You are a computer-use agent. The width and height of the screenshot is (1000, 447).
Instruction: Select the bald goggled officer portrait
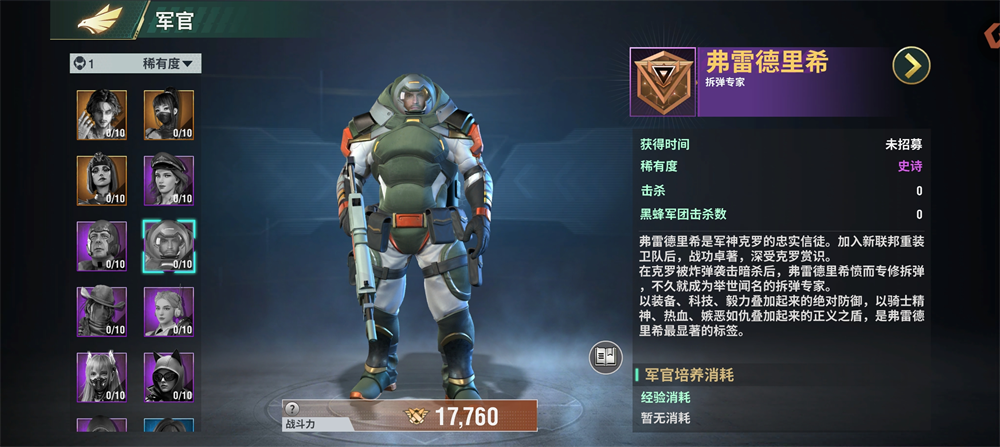[102, 246]
